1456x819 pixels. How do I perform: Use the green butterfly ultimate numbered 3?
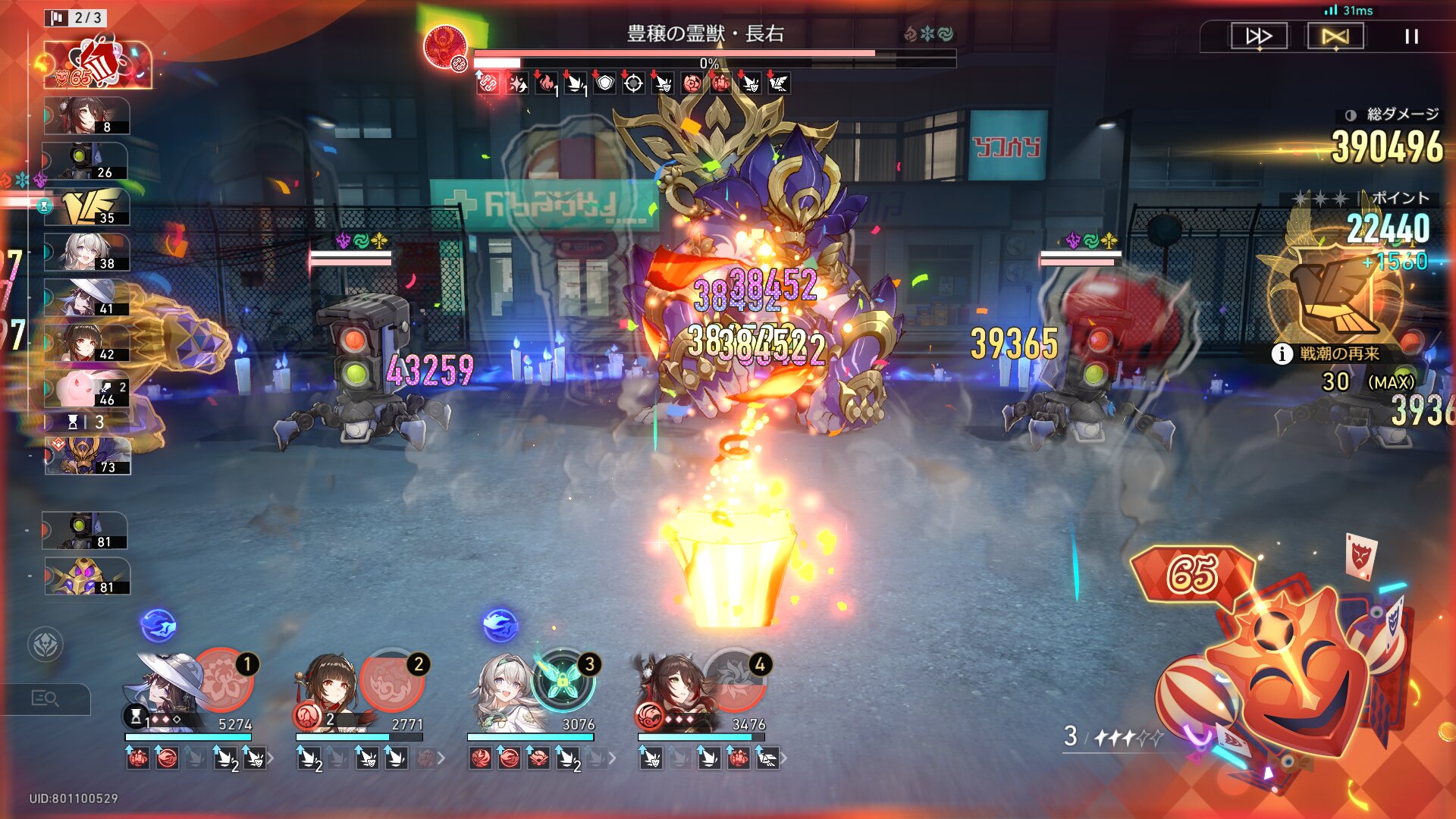pyautogui.click(x=563, y=679)
